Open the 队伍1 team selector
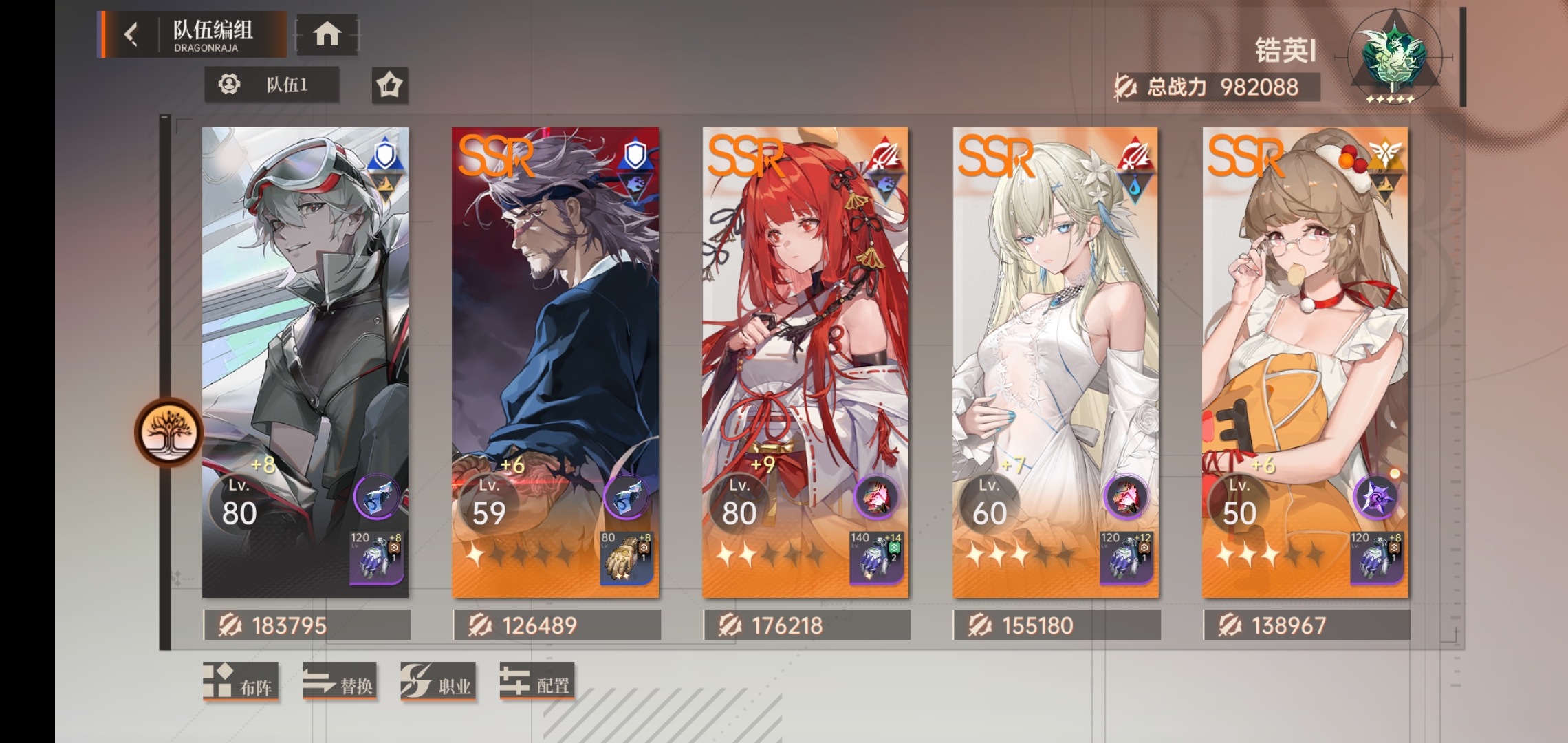1568x743 pixels. pos(272,85)
